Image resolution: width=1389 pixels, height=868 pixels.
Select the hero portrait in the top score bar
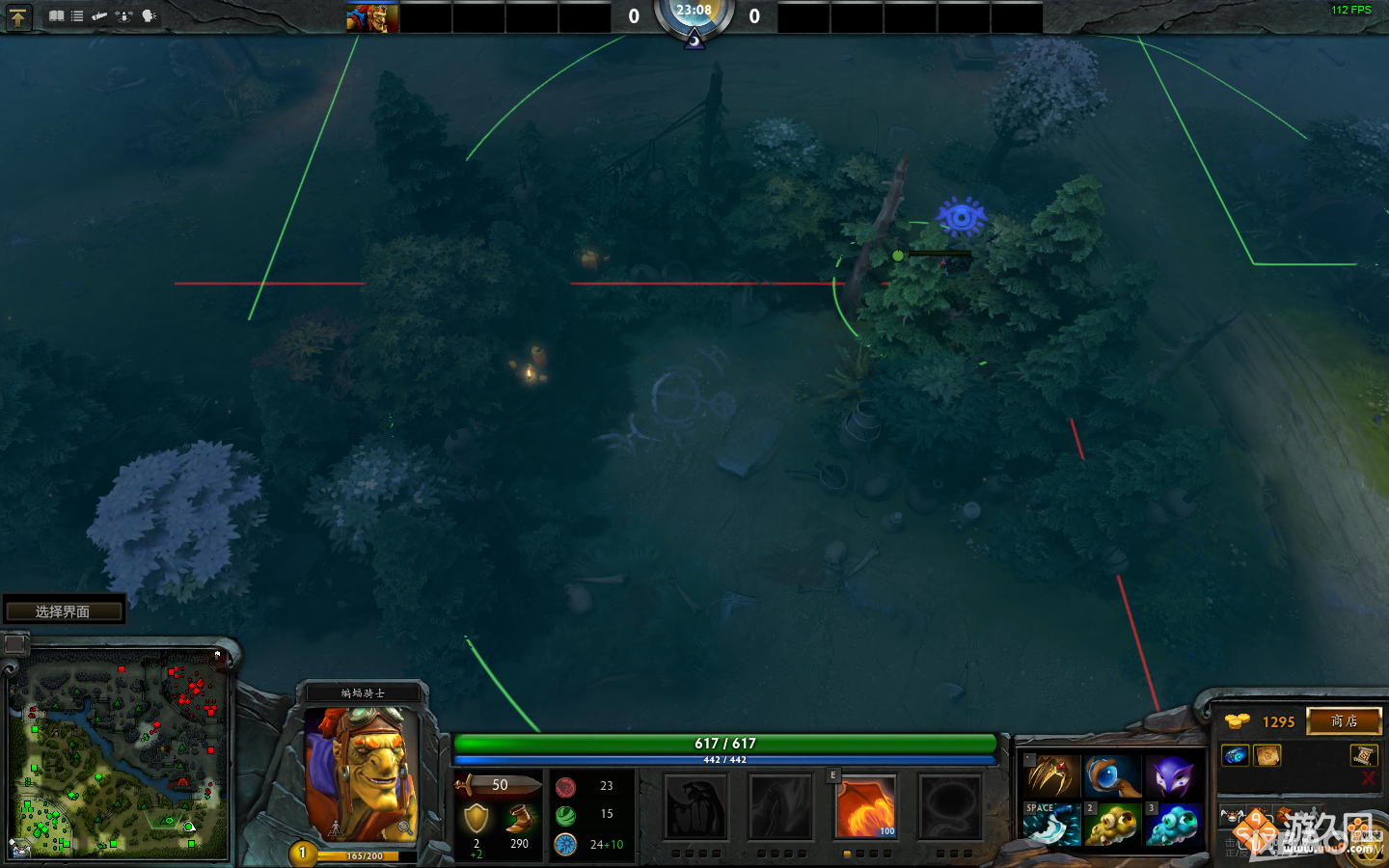pyautogui.click(x=371, y=16)
